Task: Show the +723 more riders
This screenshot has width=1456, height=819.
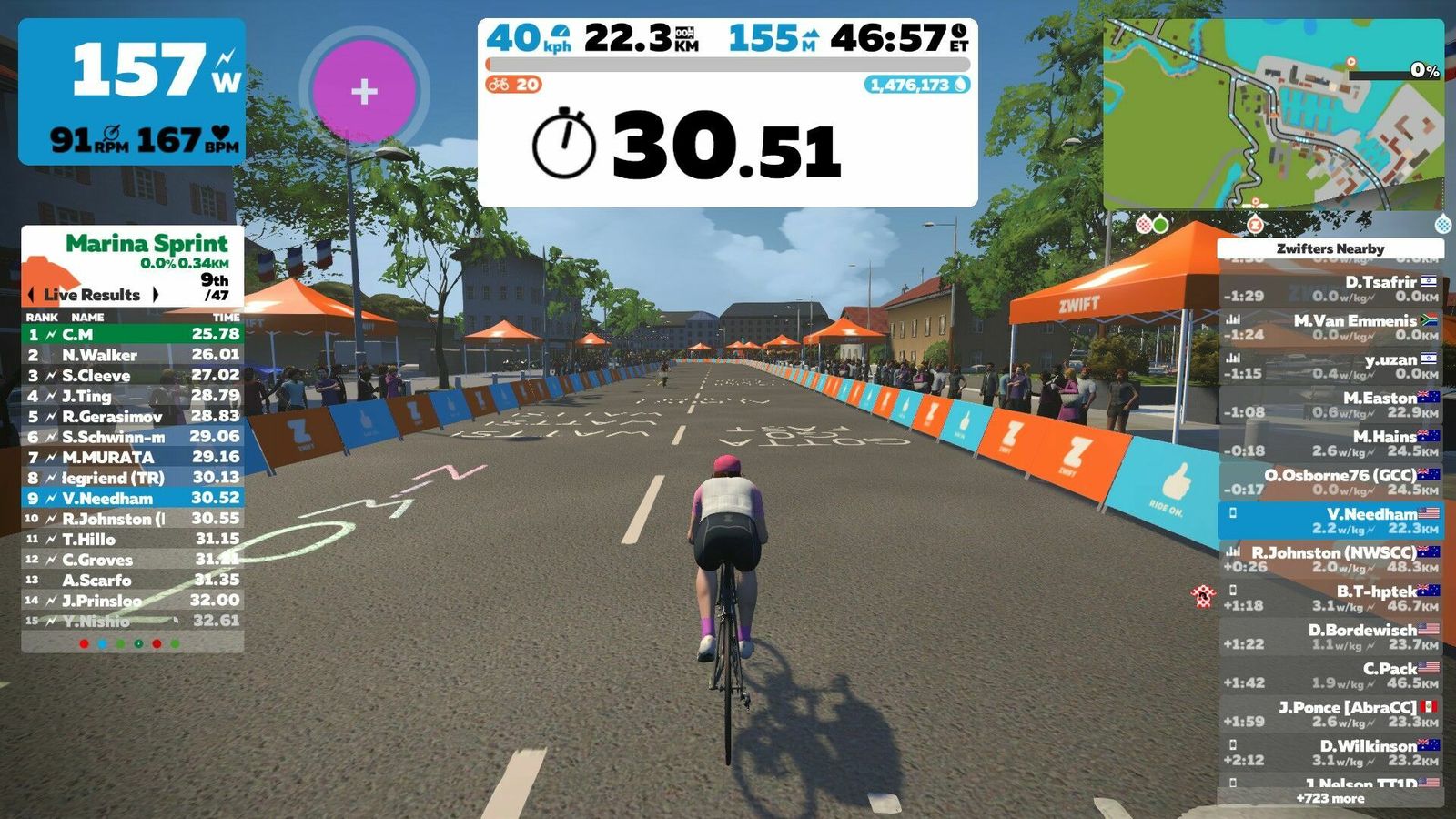Action: tap(1330, 798)
